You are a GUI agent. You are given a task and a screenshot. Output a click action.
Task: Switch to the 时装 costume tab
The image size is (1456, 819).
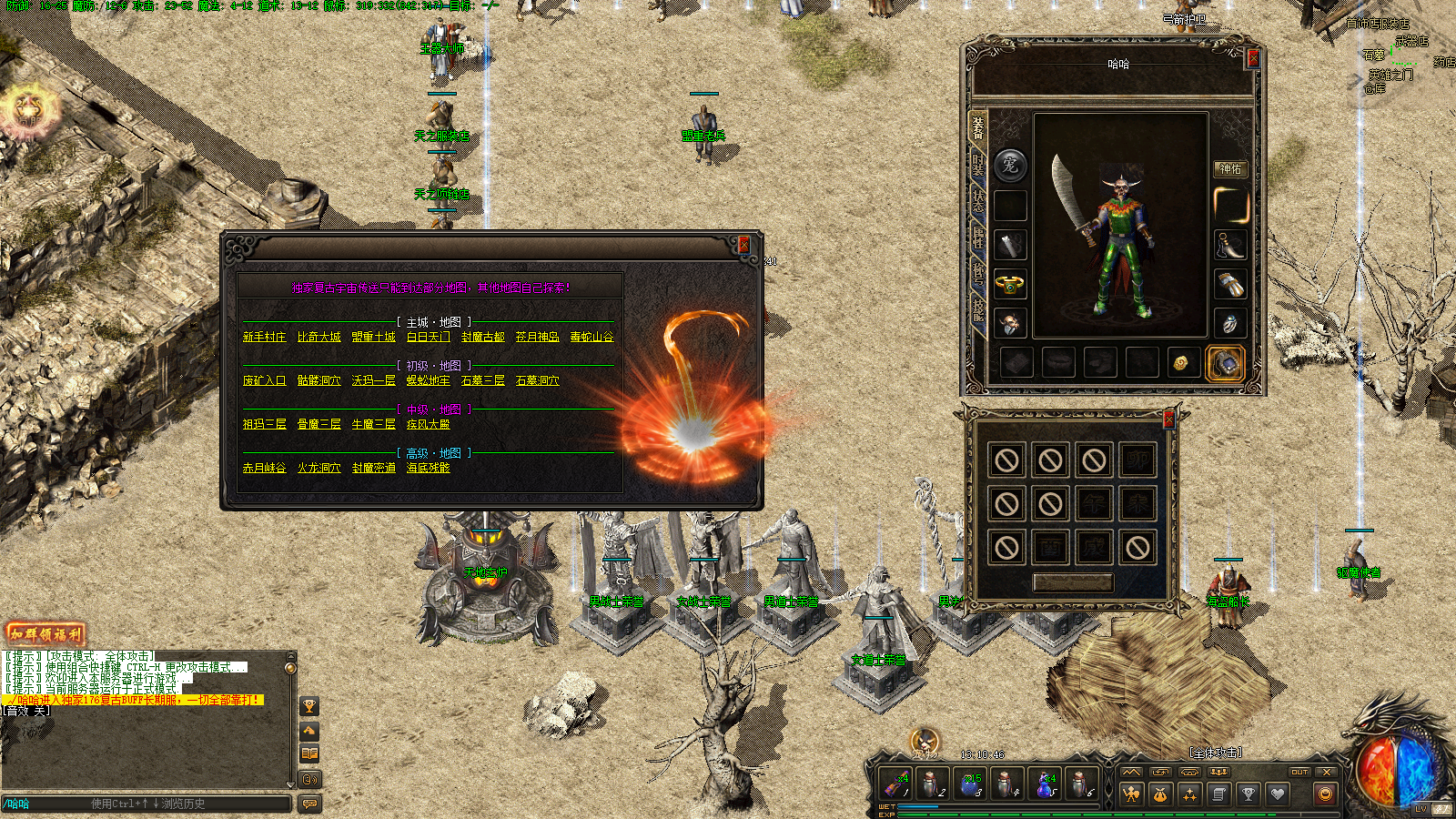[978, 164]
